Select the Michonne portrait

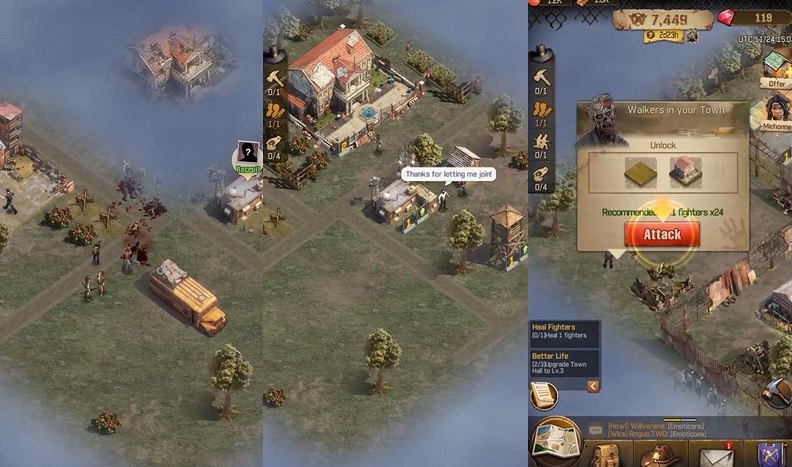pyautogui.click(x=776, y=114)
